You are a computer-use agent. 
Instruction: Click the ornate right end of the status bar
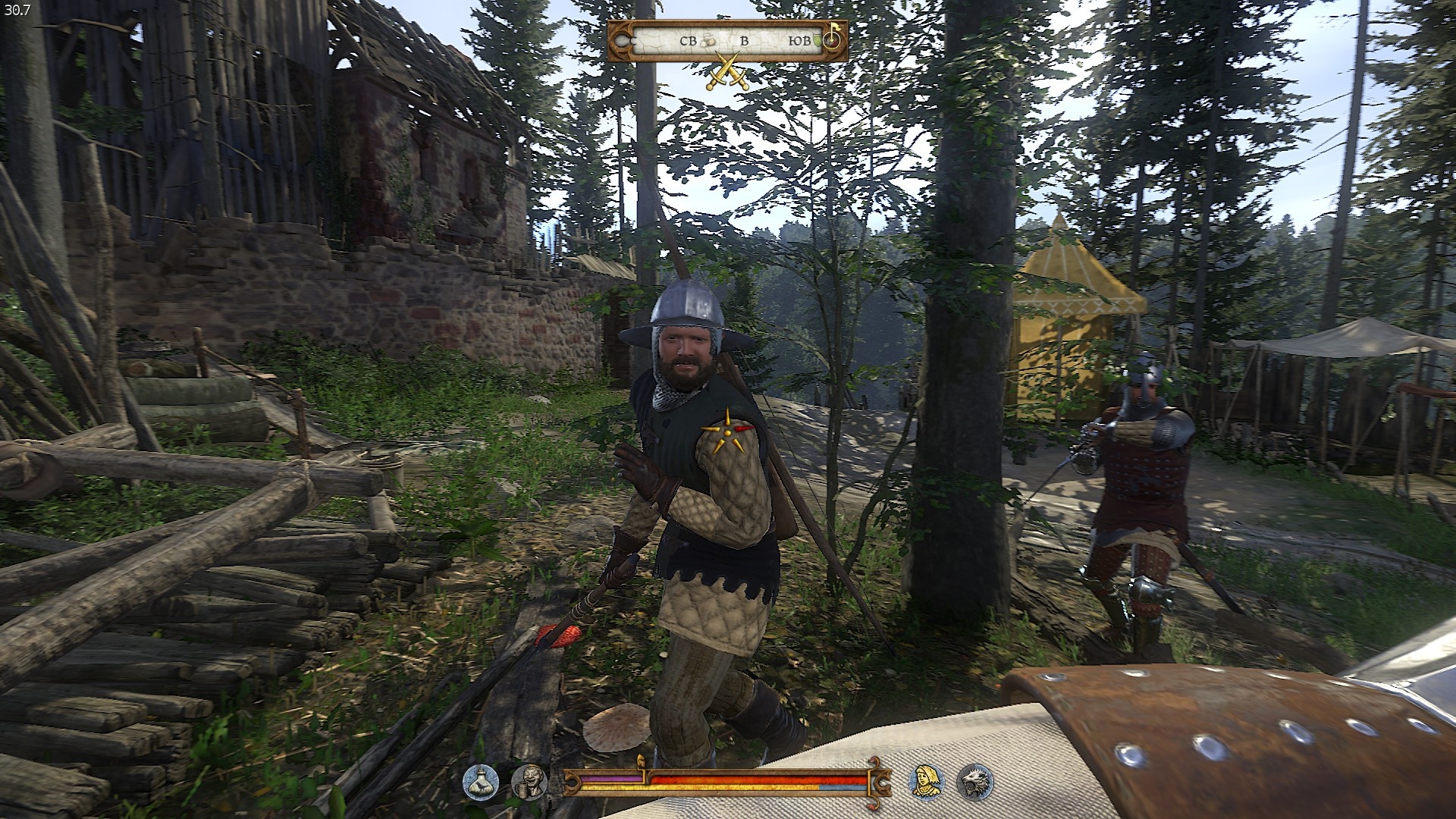click(882, 781)
